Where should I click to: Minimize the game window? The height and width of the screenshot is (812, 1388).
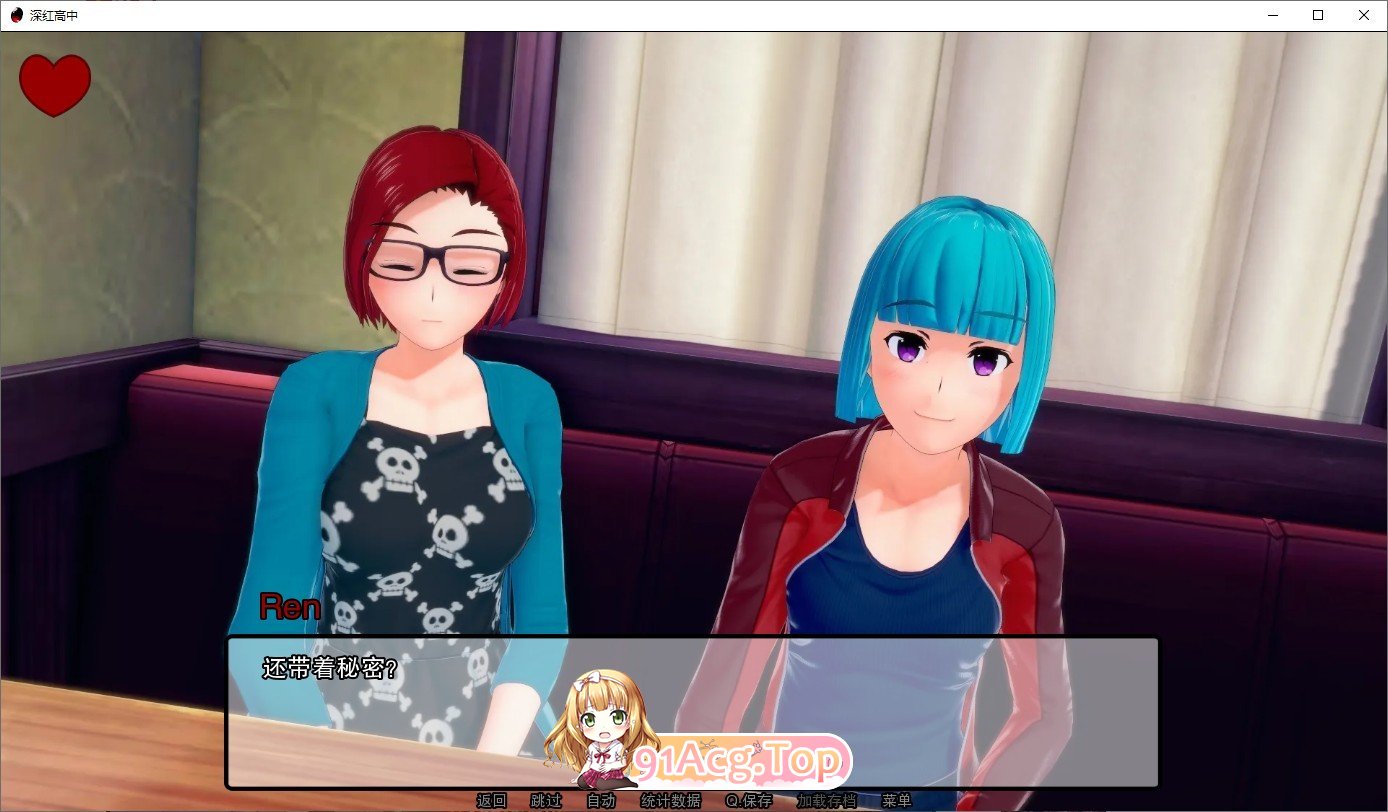[1272, 15]
